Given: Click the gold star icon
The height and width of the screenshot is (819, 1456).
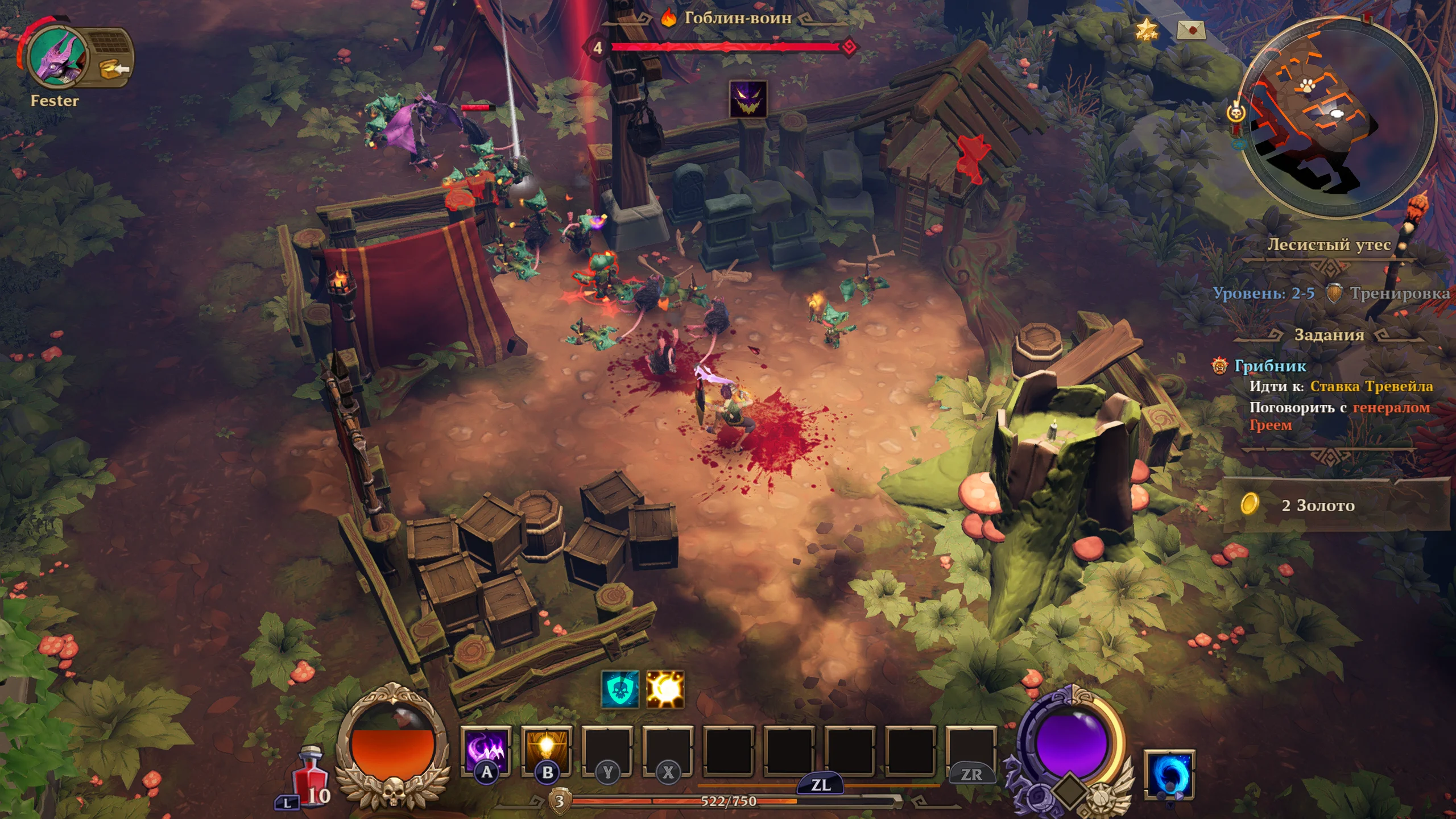Looking at the screenshot, I should pyautogui.click(x=1146, y=29).
